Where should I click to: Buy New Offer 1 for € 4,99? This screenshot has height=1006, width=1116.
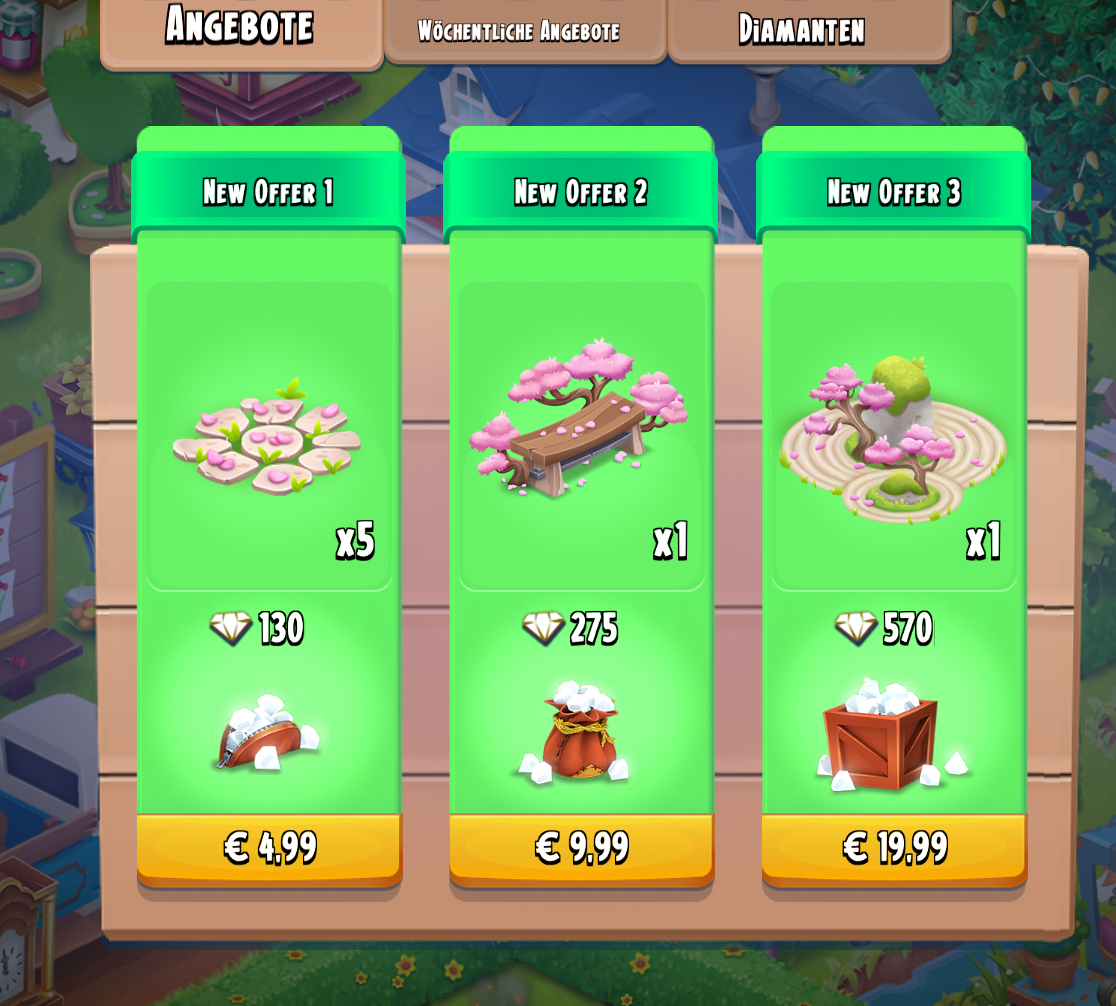pos(269,848)
